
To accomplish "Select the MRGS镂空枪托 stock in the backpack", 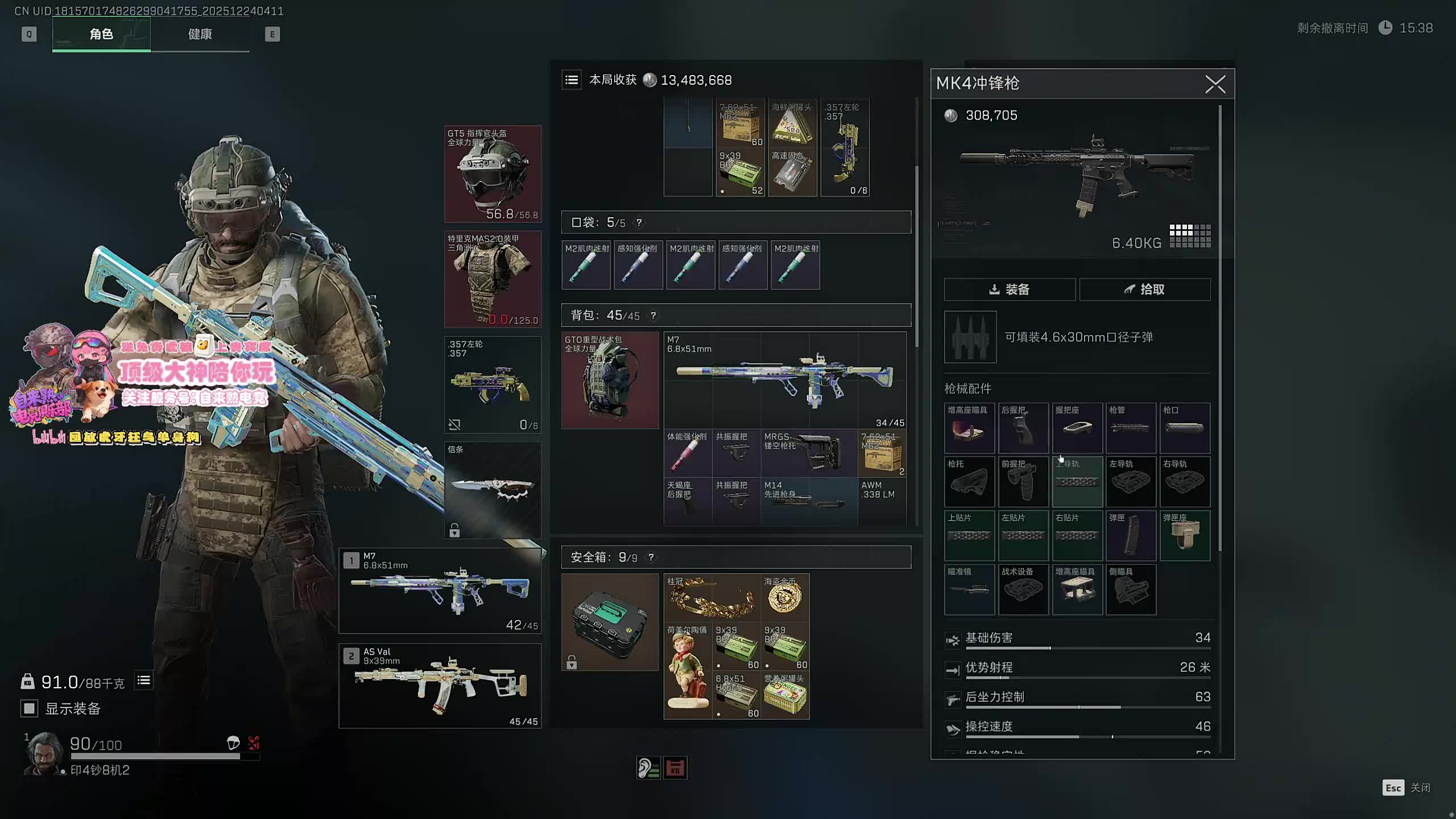I will (809, 453).
